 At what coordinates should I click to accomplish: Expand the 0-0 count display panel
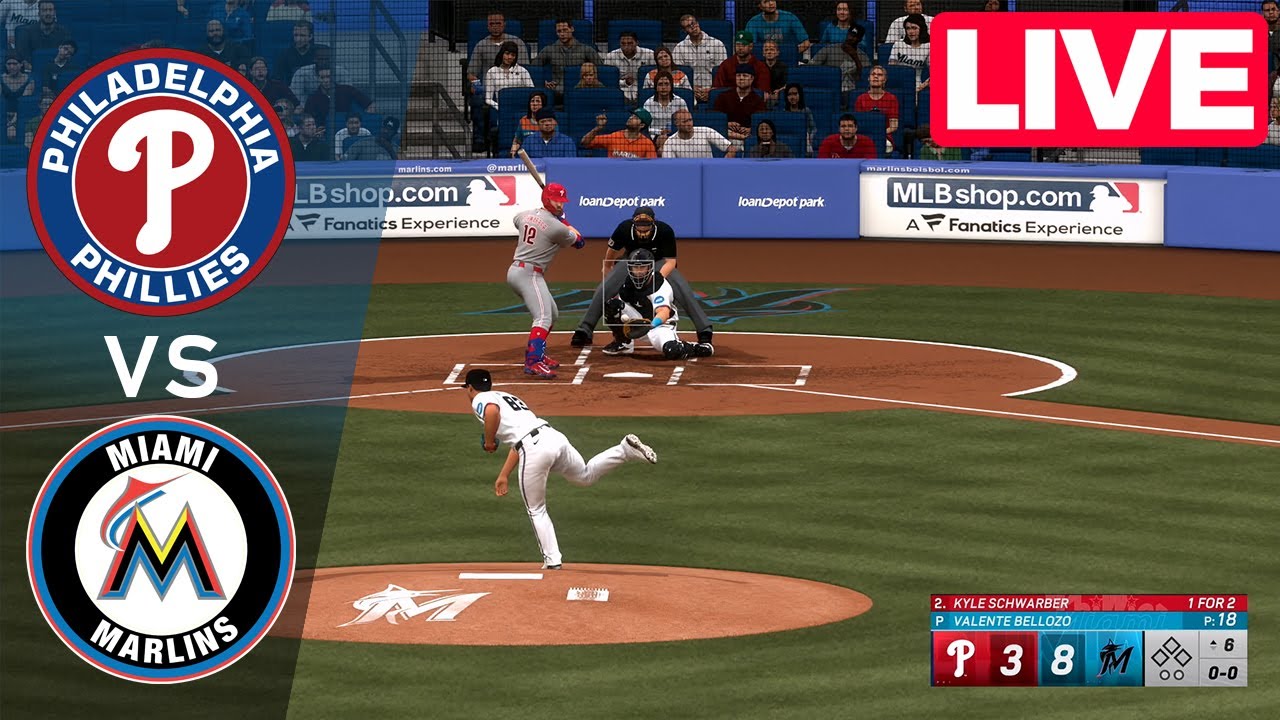click(x=1223, y=673)
